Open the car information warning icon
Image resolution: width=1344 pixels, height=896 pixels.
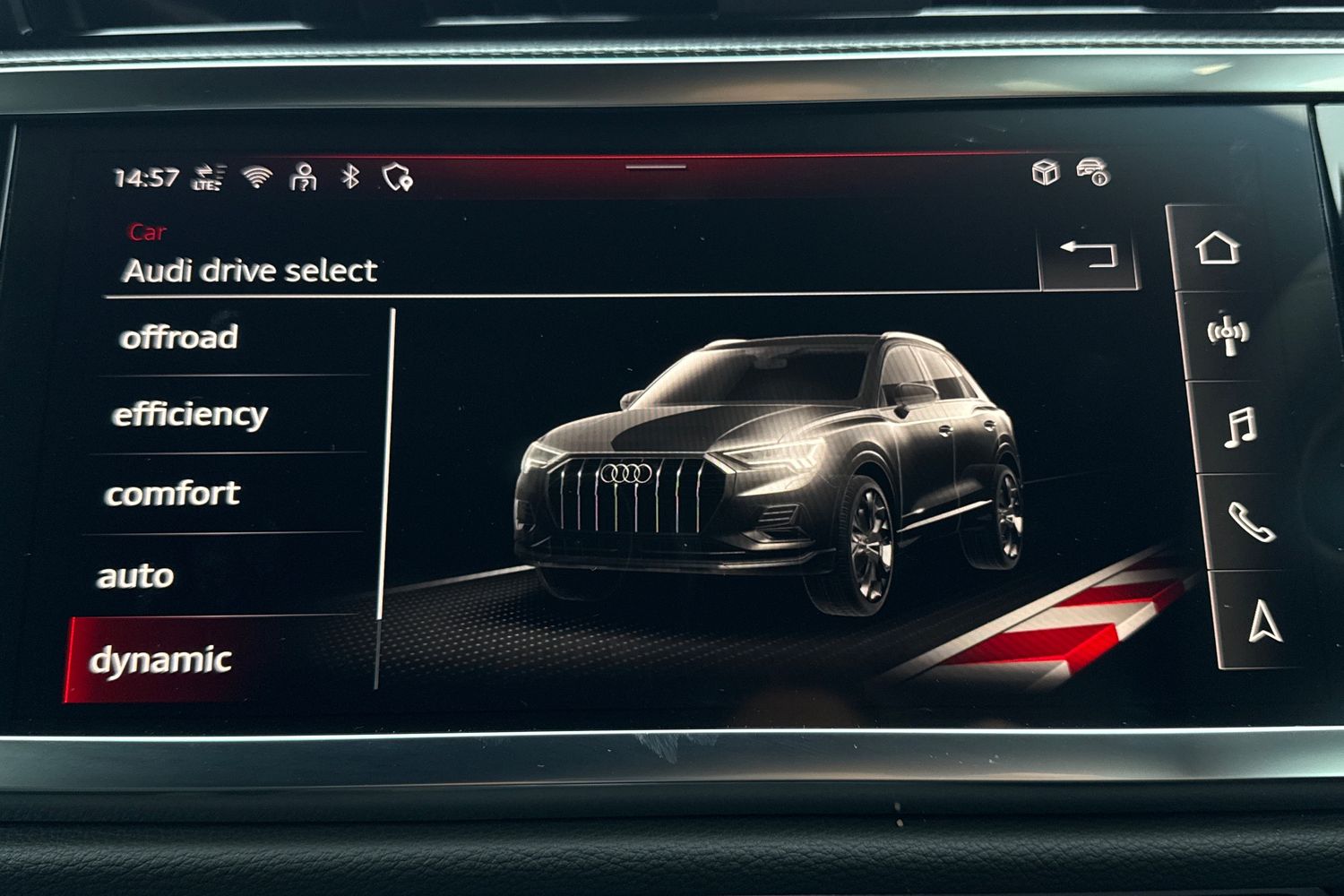[x=1093, y=171]
